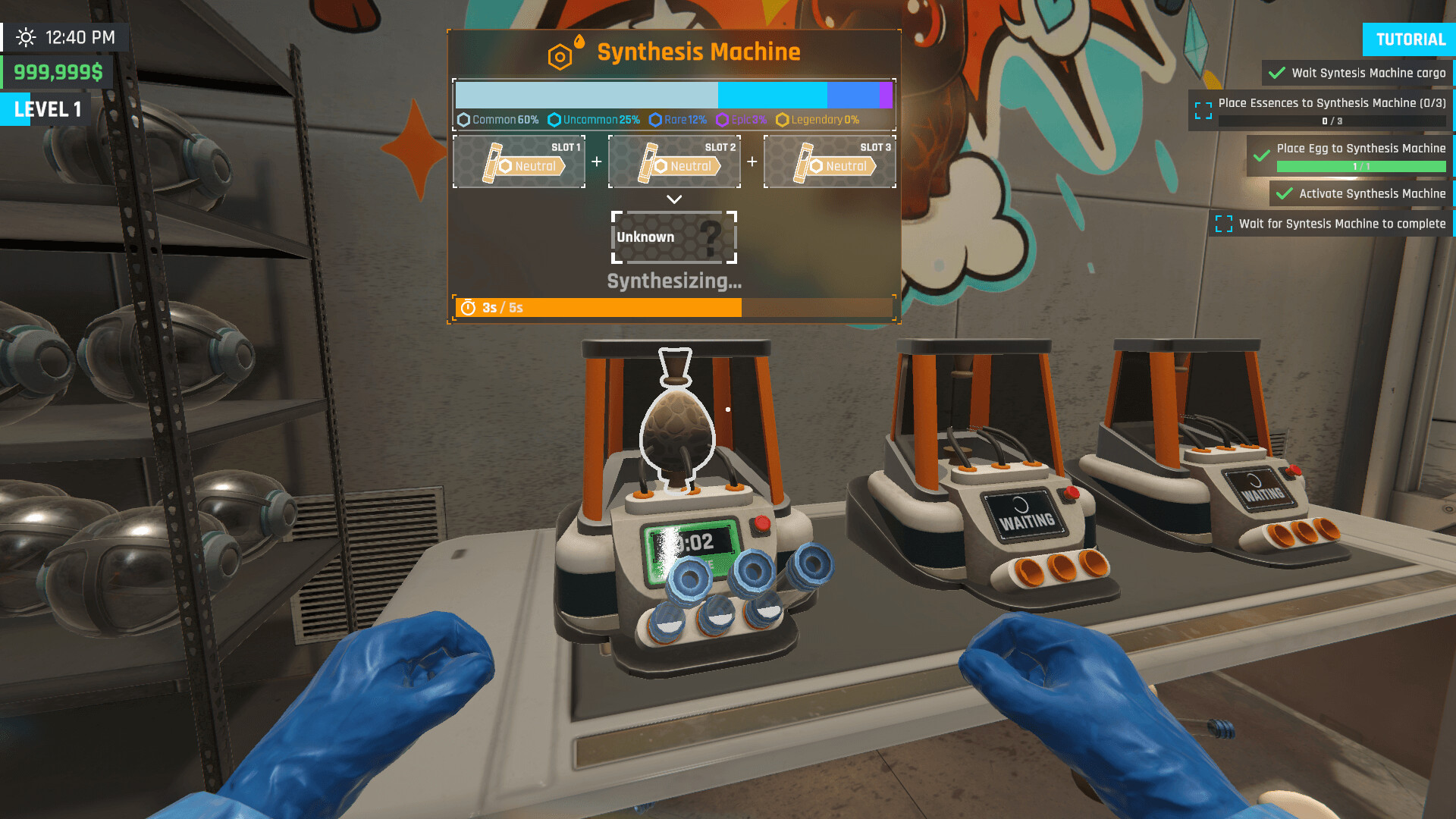Click the stopwatch timer icon
This screenshot has height=819, width=1456.
tap(469, 308)
